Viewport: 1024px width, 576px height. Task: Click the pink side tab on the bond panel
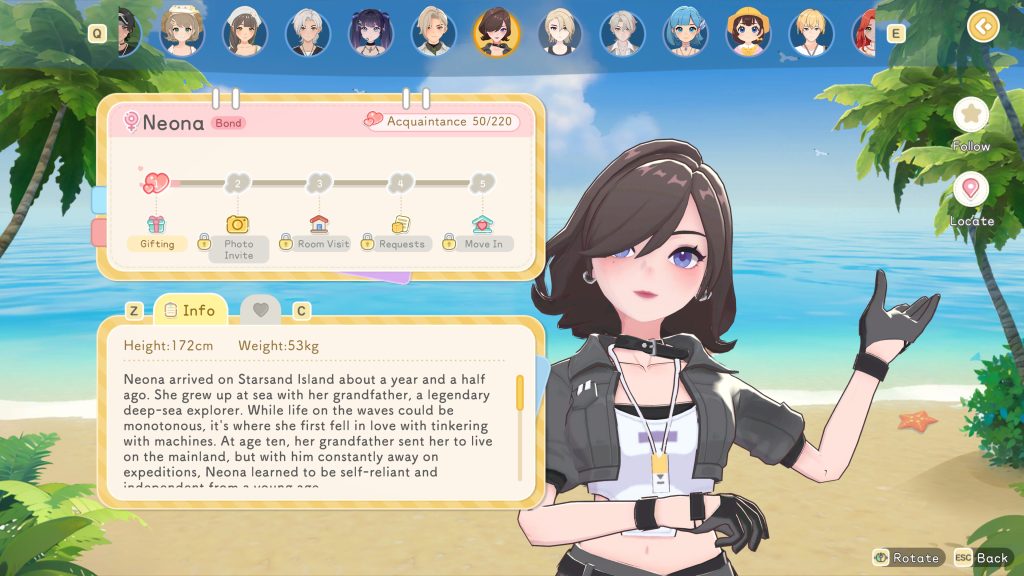pos(99,233)
